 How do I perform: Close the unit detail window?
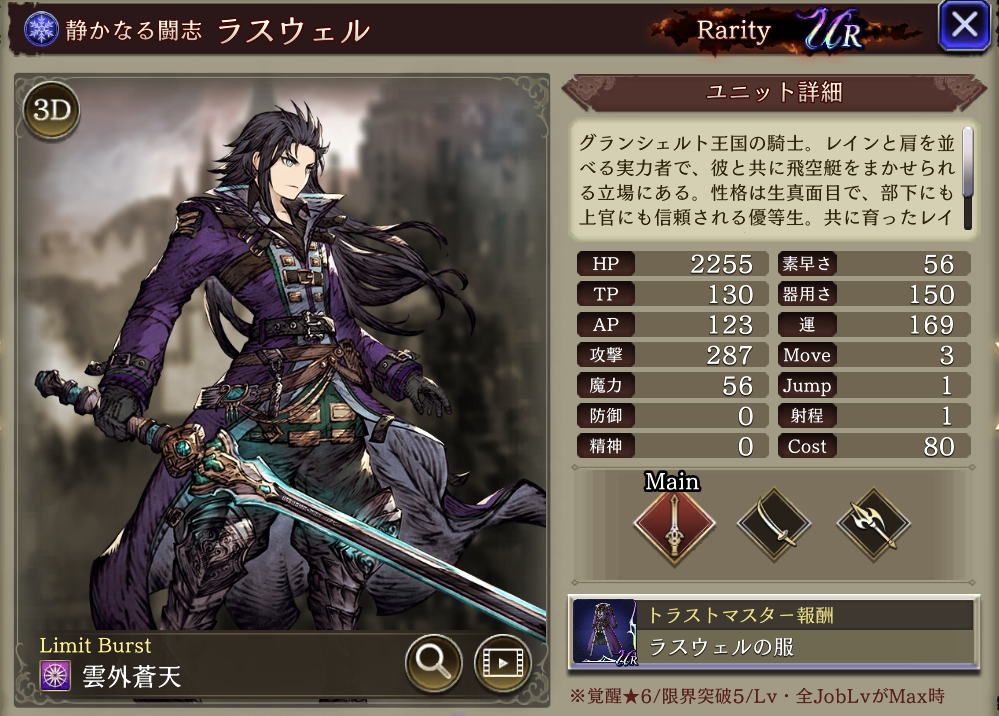963,27
